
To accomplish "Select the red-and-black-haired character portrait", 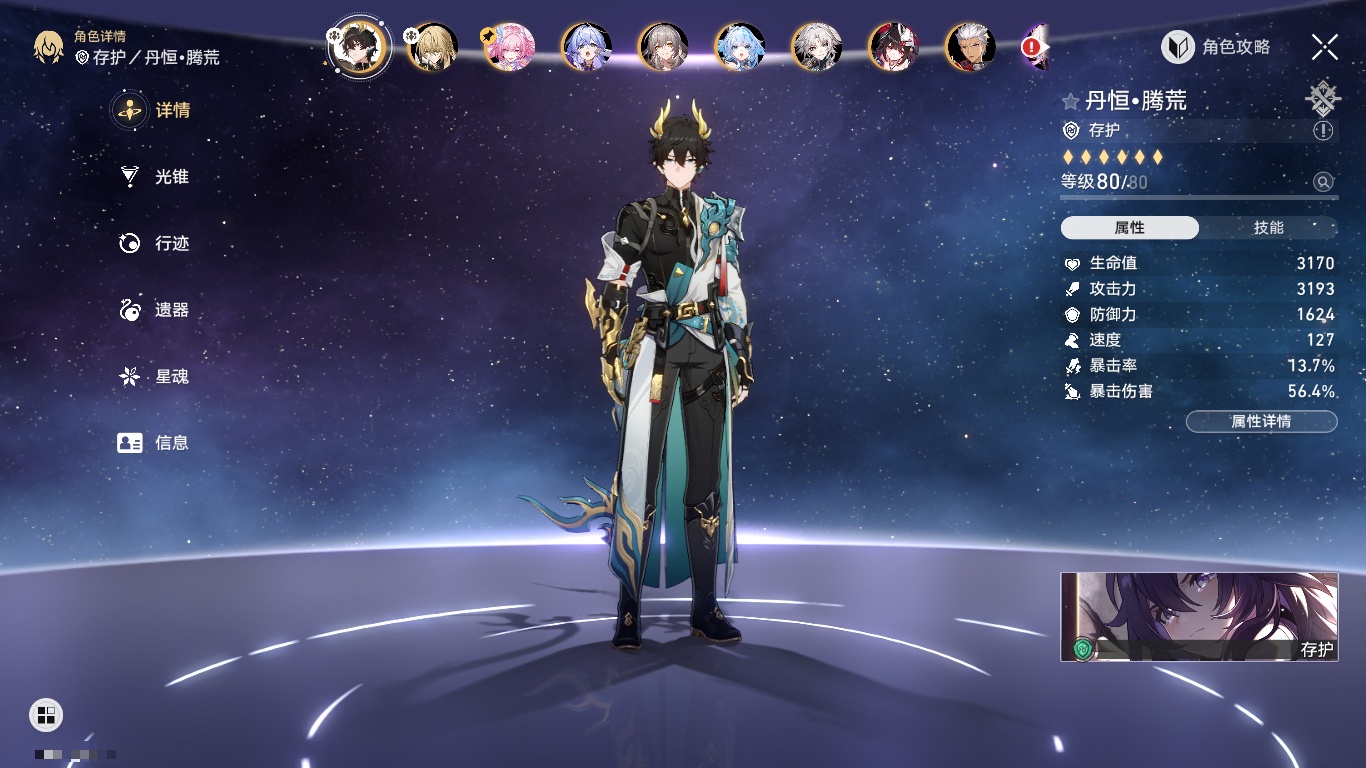I will pyautogui.click(x=893, y=47).
